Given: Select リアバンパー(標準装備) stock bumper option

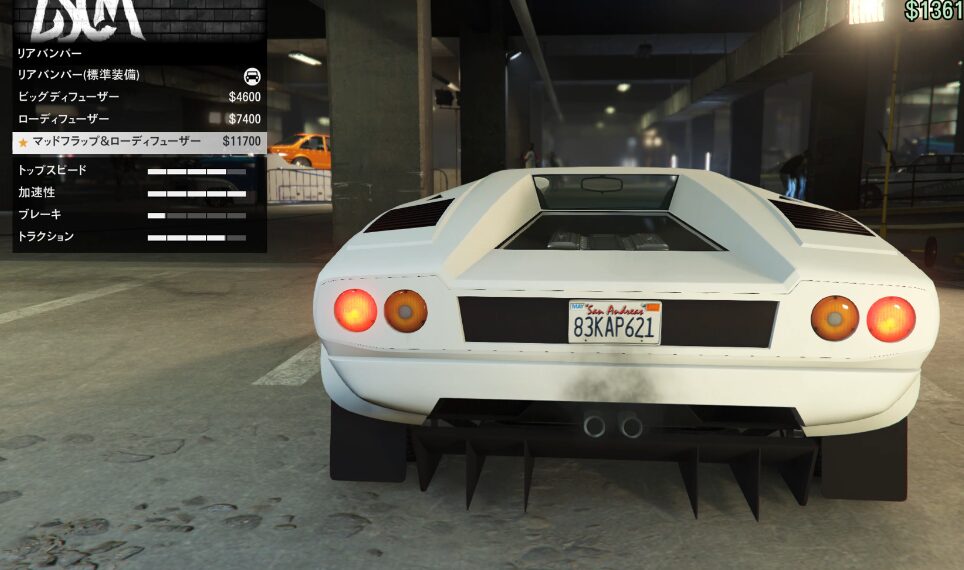Looking at the screenshot, I should tap(138, 75).
